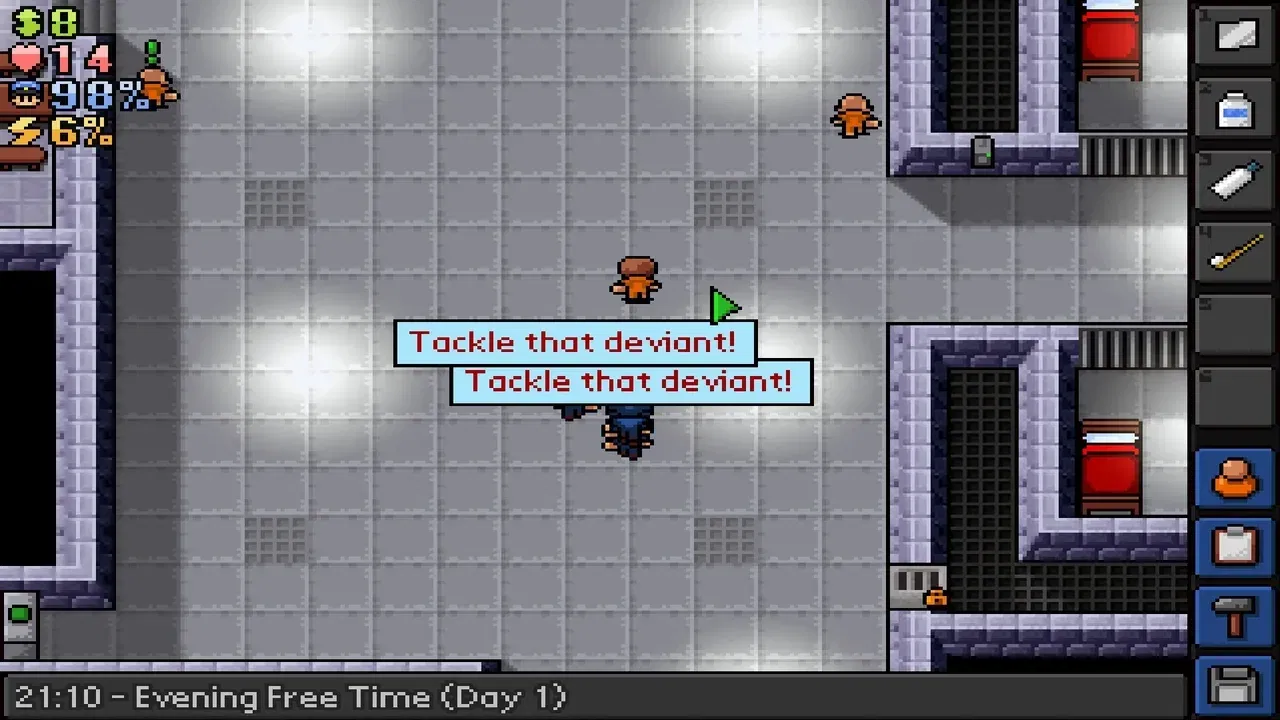
Task: Select empty inventory slot 5
Action: (x=1234, y=322)
